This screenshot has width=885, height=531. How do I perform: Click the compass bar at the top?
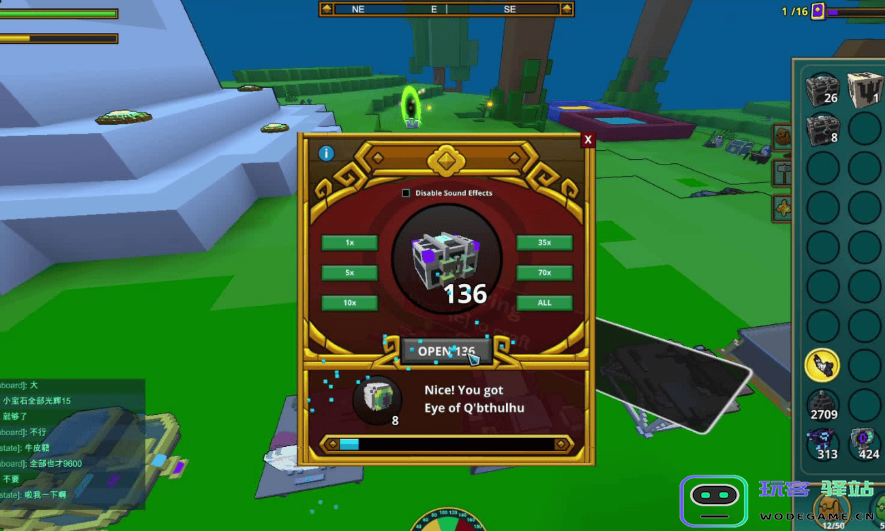446,9
